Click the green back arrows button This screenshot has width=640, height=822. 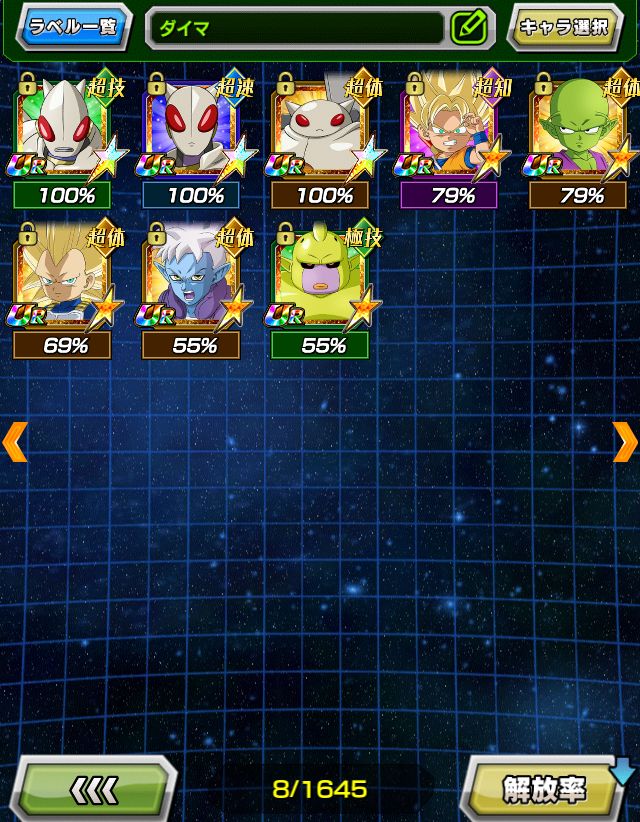point(94,790)
